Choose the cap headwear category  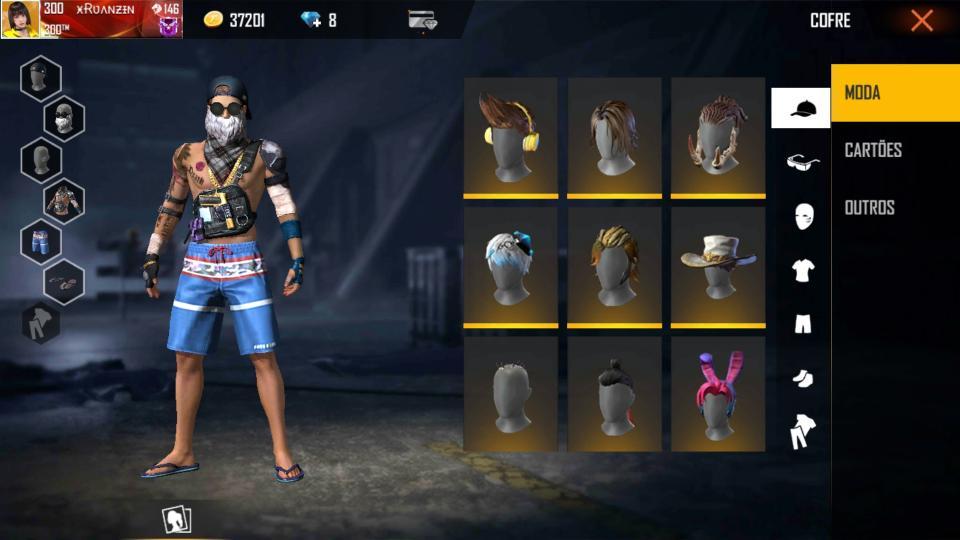pos(800,108)
